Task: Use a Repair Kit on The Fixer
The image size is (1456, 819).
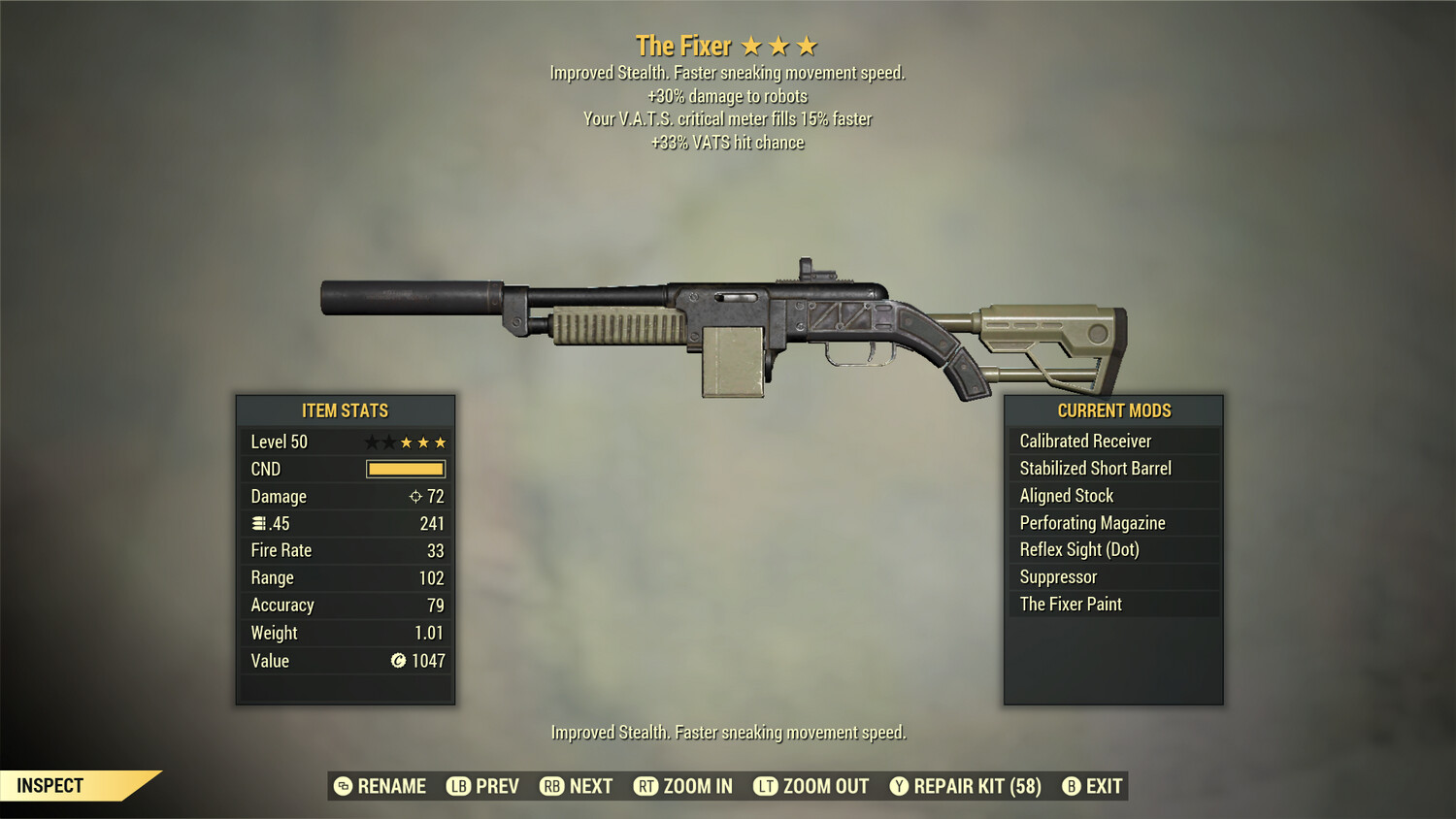Action: [966, 786]
